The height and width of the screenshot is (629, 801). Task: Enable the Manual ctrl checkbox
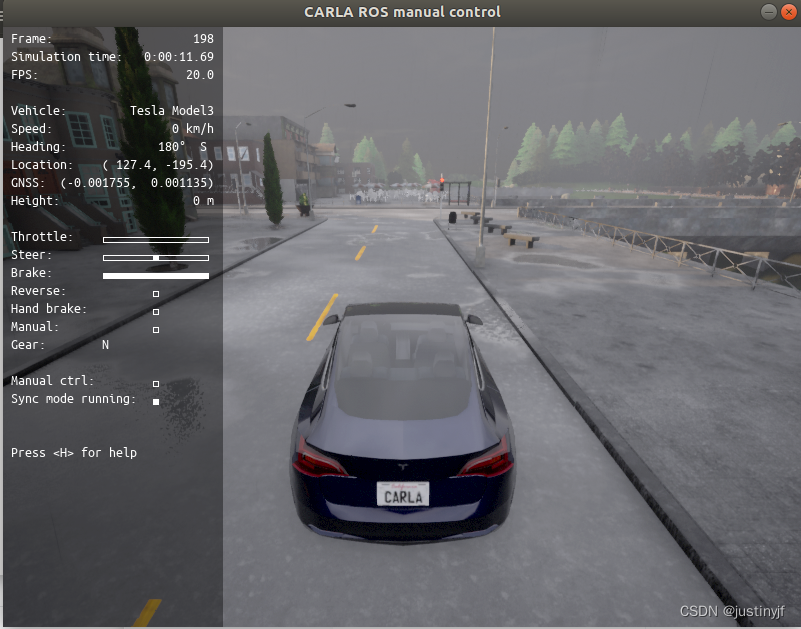point(156,383)
